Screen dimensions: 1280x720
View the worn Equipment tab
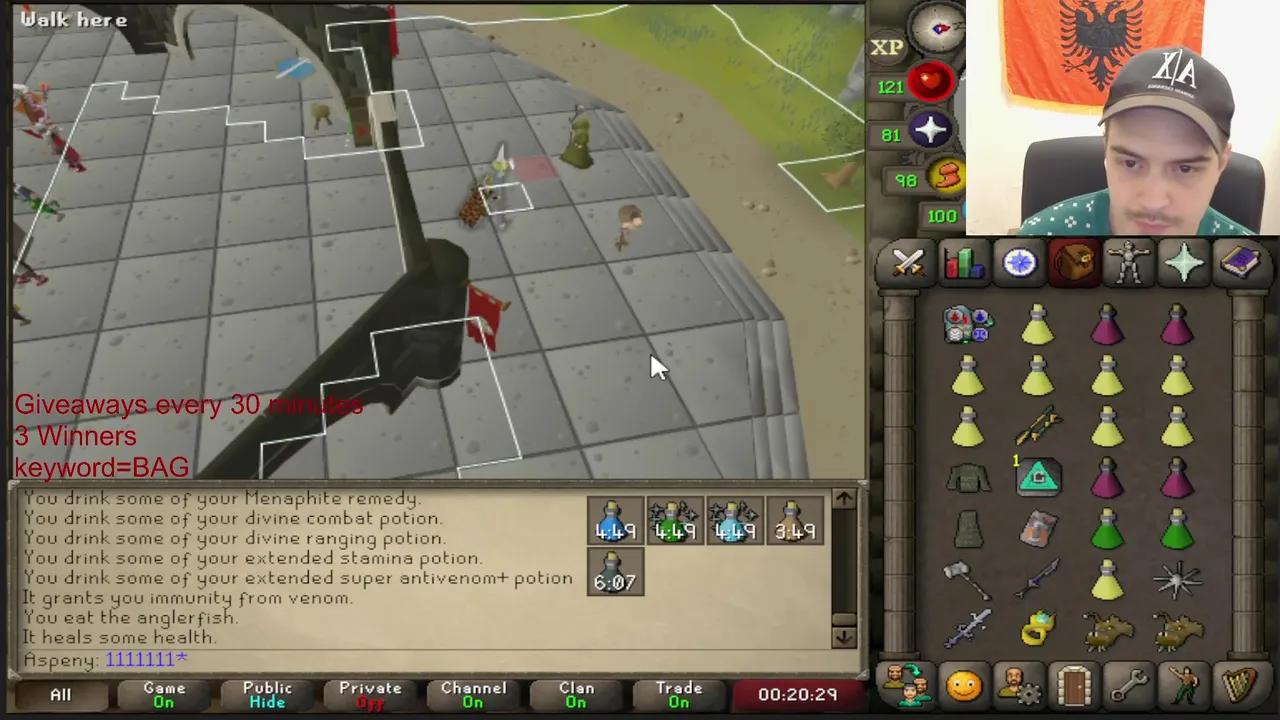(x=1130, y=262)
